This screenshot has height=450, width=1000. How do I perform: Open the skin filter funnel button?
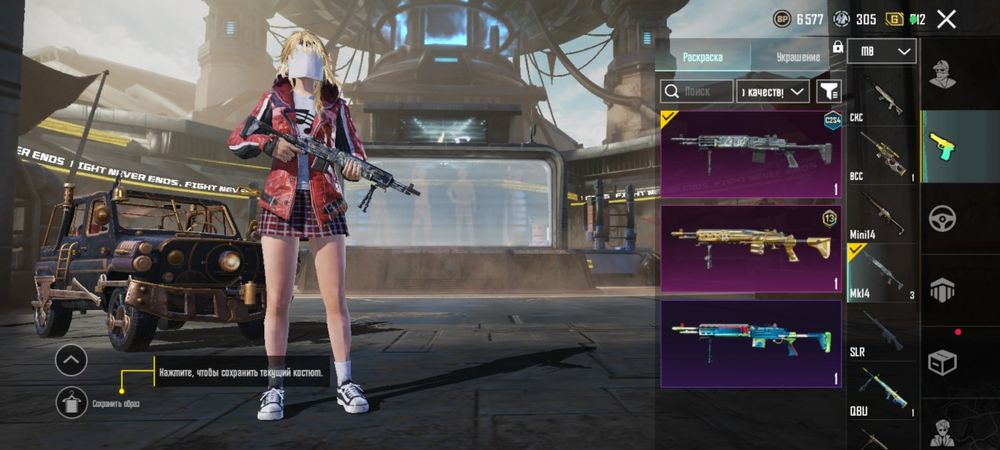tap(828, 92)
